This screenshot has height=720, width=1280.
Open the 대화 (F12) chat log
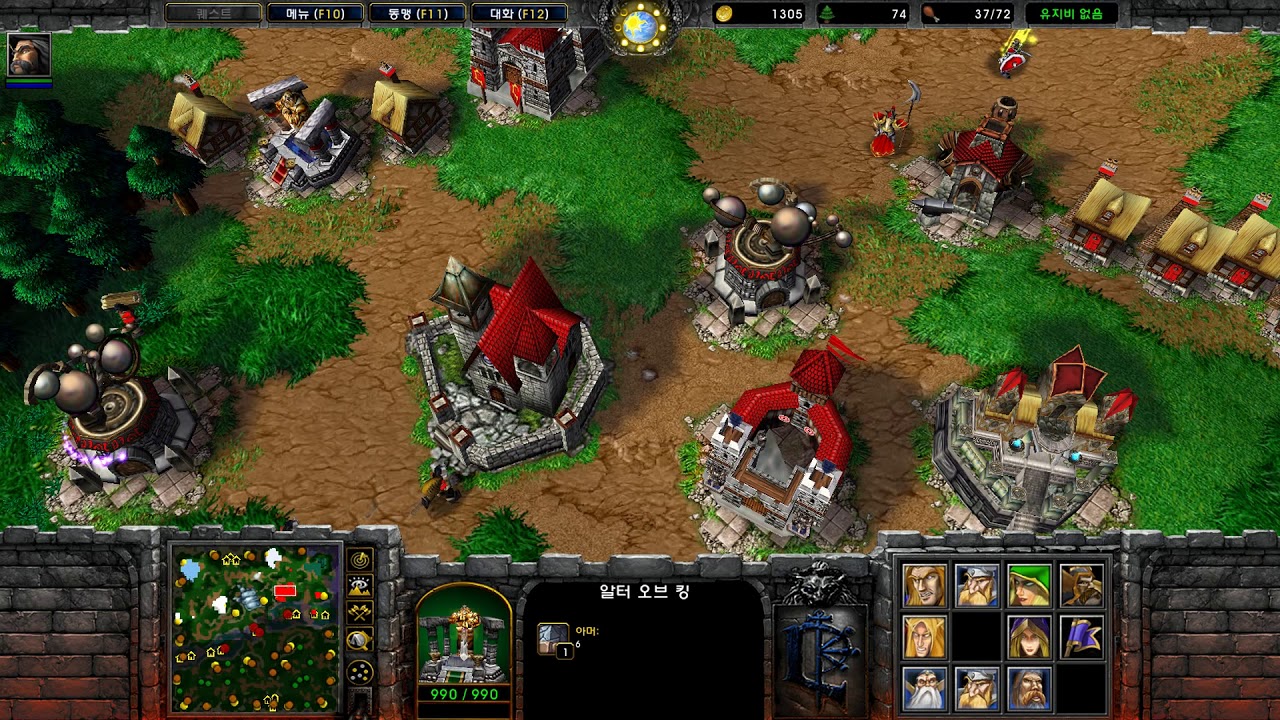[519, 14]
